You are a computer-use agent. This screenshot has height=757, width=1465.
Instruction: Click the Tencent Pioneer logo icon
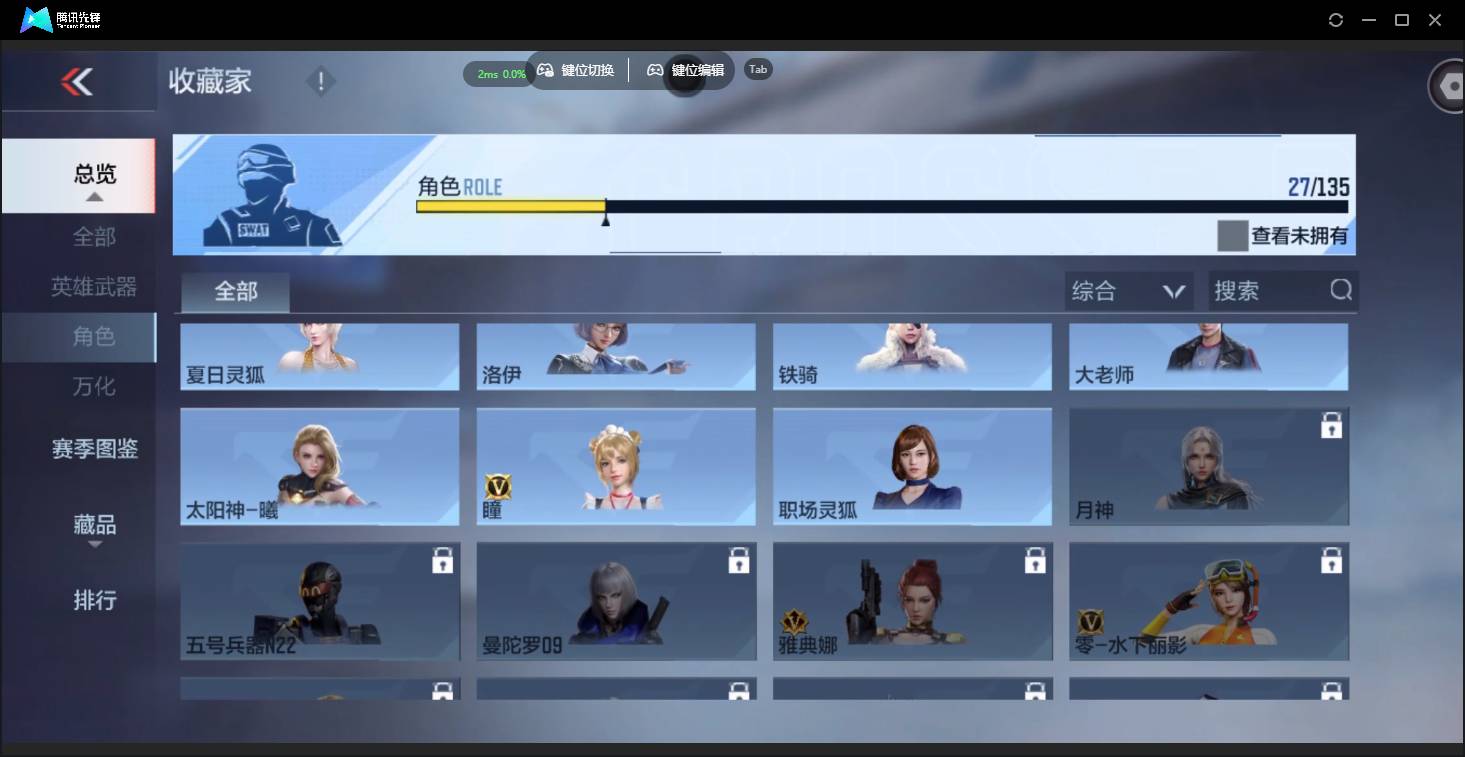pos(36,19)
